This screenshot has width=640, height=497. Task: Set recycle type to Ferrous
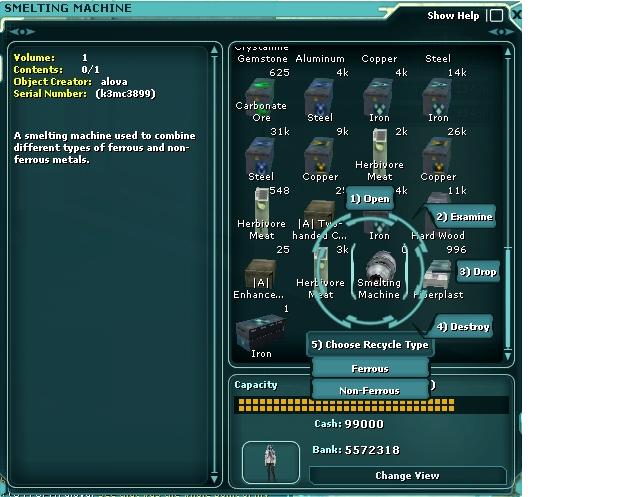pos(370,369)
